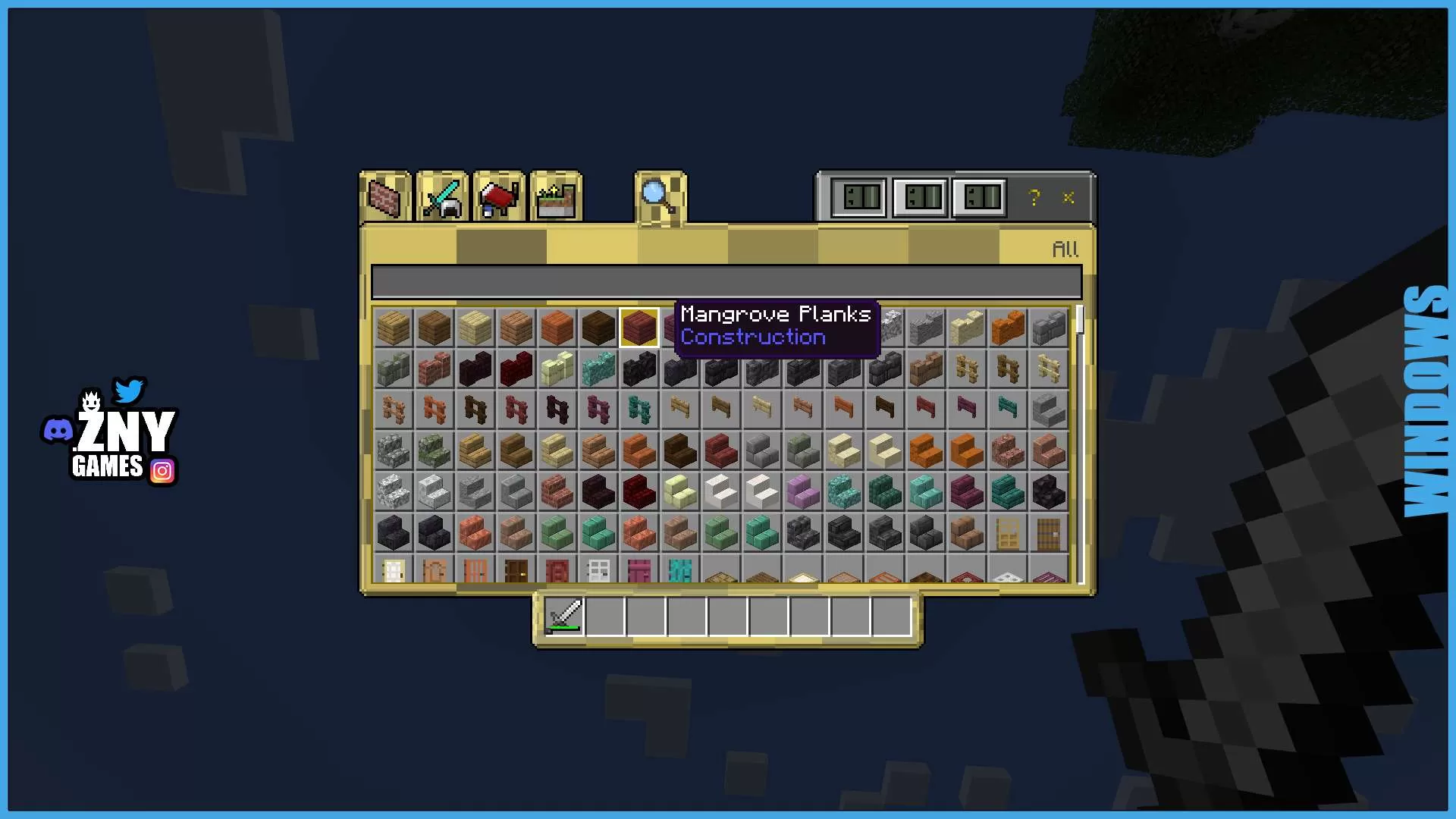Select the highlighted Mangrove Planks item
Image resolution: width=1456 pixels, height=819 pixels.
click(x=639, y=327)
